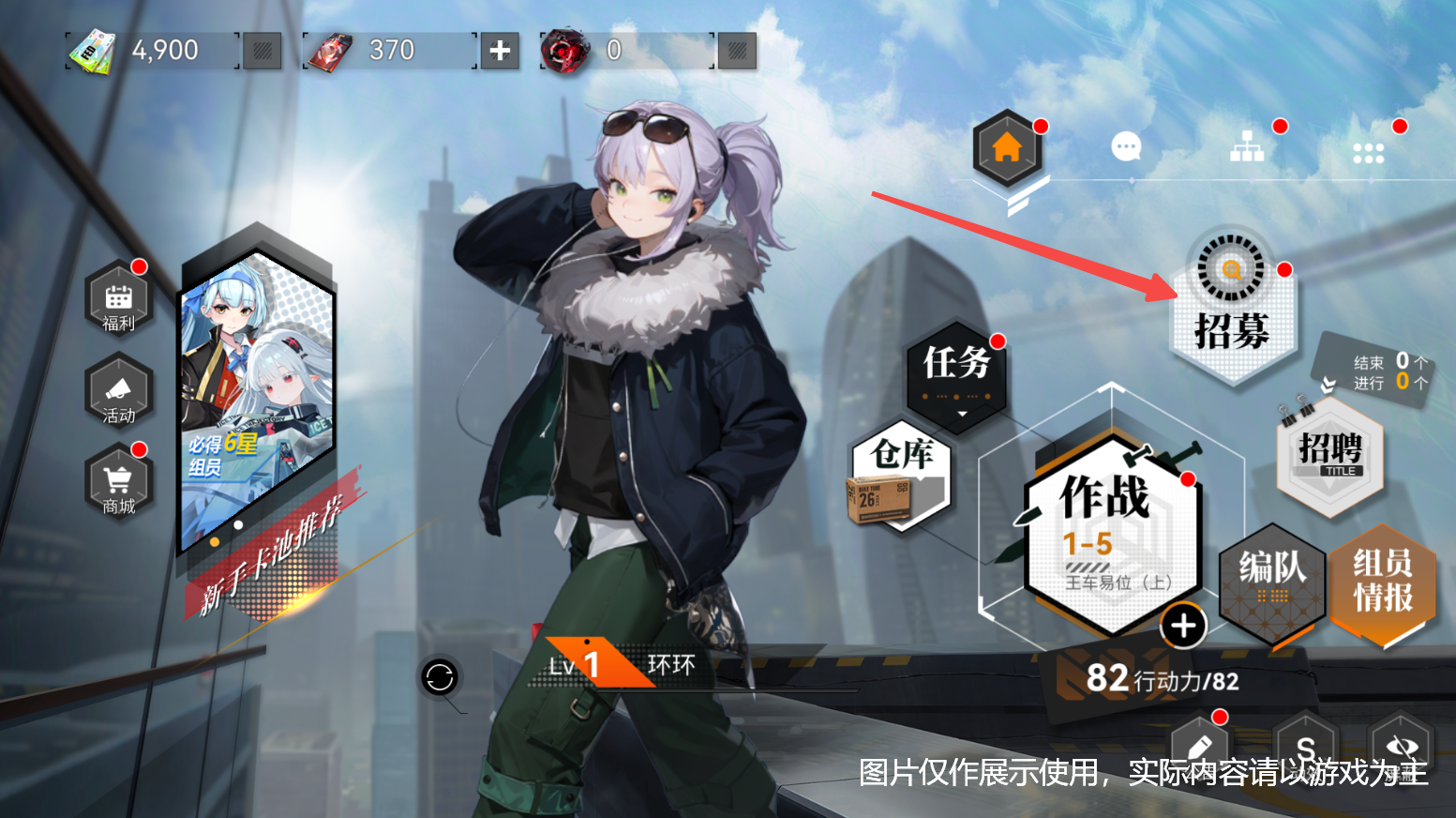Open the chat bubble message icon
The width and height of the screenshot is (1456, 818).
click(x=1125, y=147)
